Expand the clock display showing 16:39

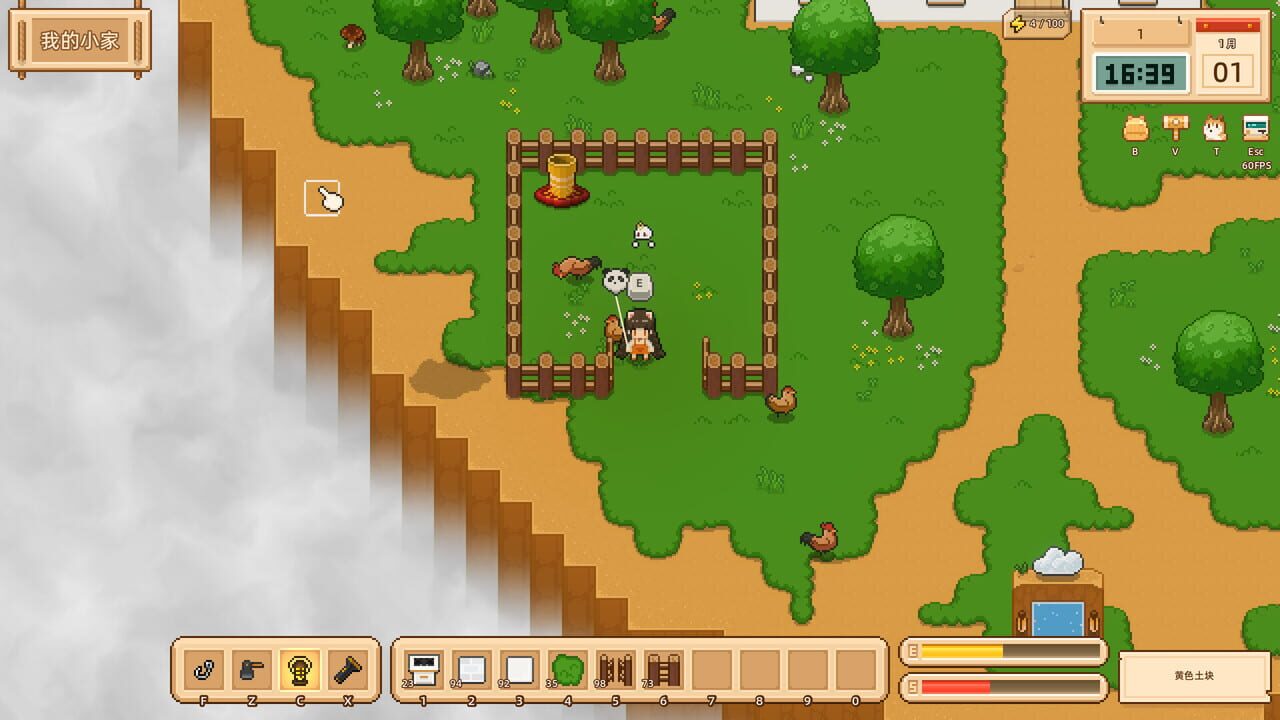point(1140,73)
